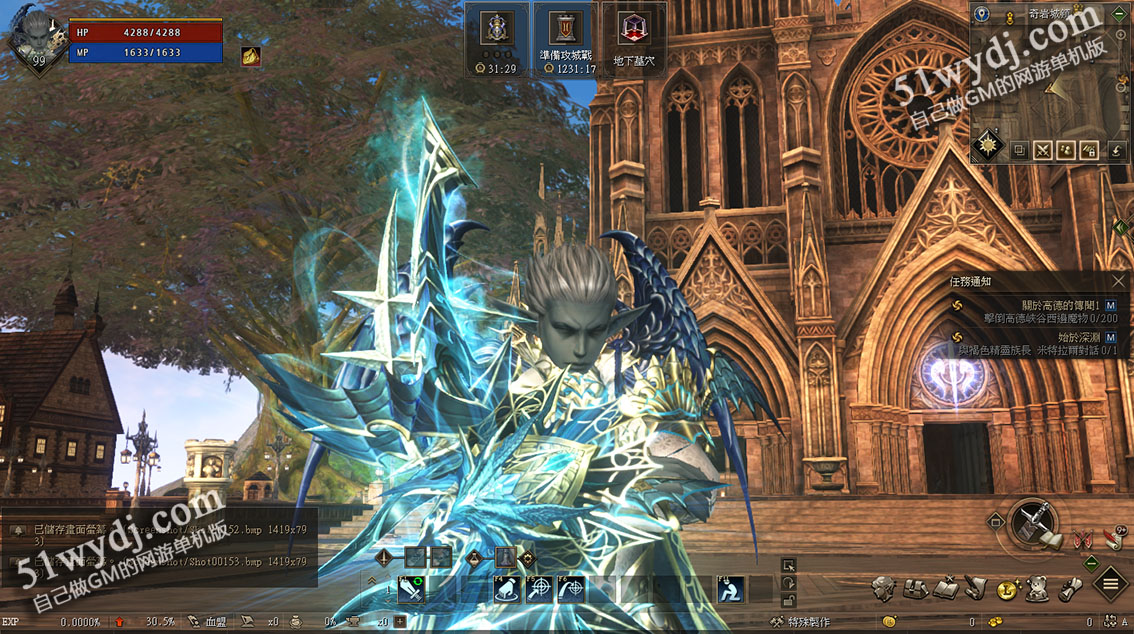The height and width of the screenshot is (634, 1134).
Task: Open the party members minimap button
Action: pyautogui.click(x=1066, y=150)
